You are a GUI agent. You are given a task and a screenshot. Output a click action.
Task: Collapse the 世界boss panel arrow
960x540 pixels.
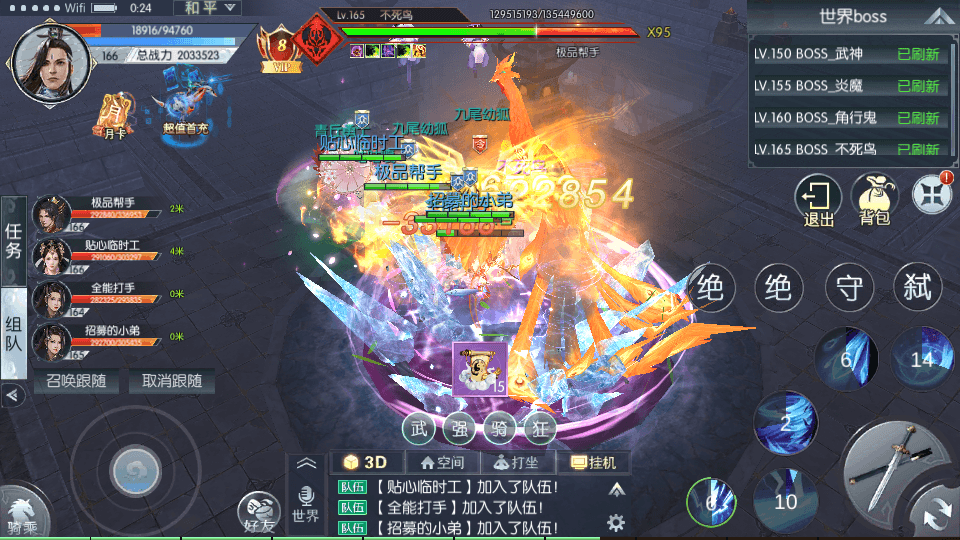[936, 16]
